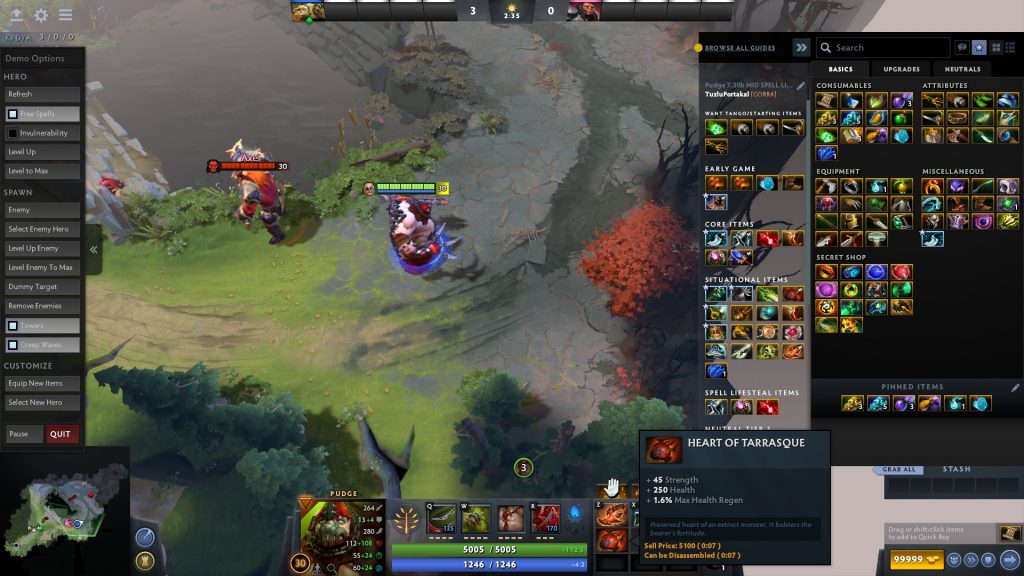Spawn a Dummy Target
Viewport: 1024px width, 576px height.
coord(42,287)
